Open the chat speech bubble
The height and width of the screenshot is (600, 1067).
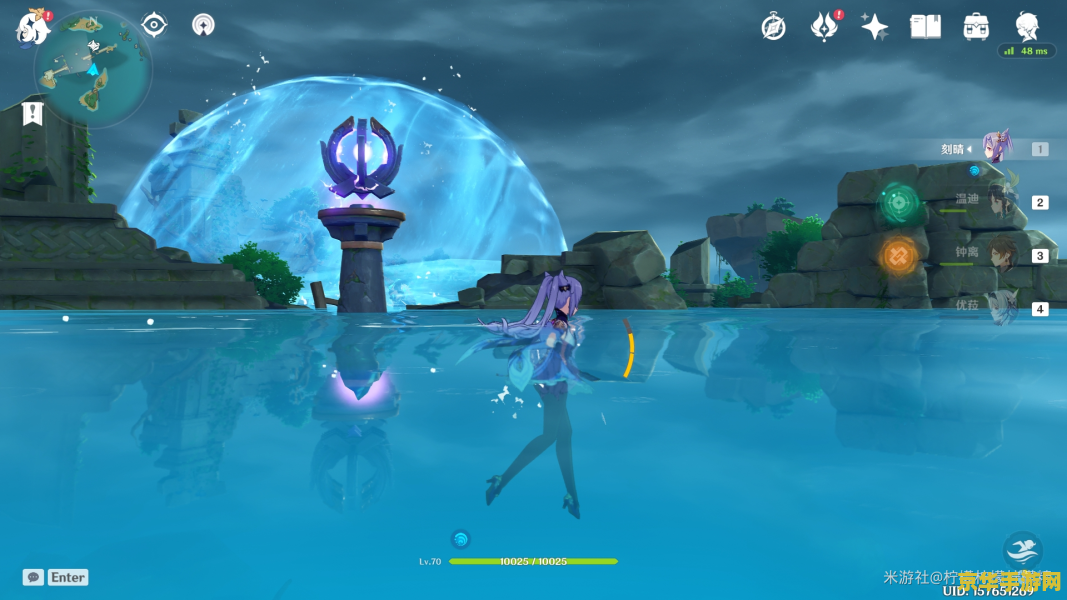[33, 577]
